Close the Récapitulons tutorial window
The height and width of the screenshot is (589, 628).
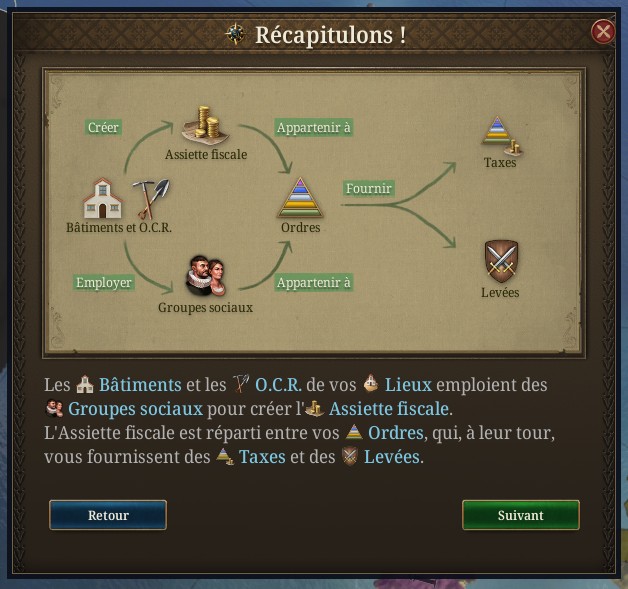coord(603,32)
